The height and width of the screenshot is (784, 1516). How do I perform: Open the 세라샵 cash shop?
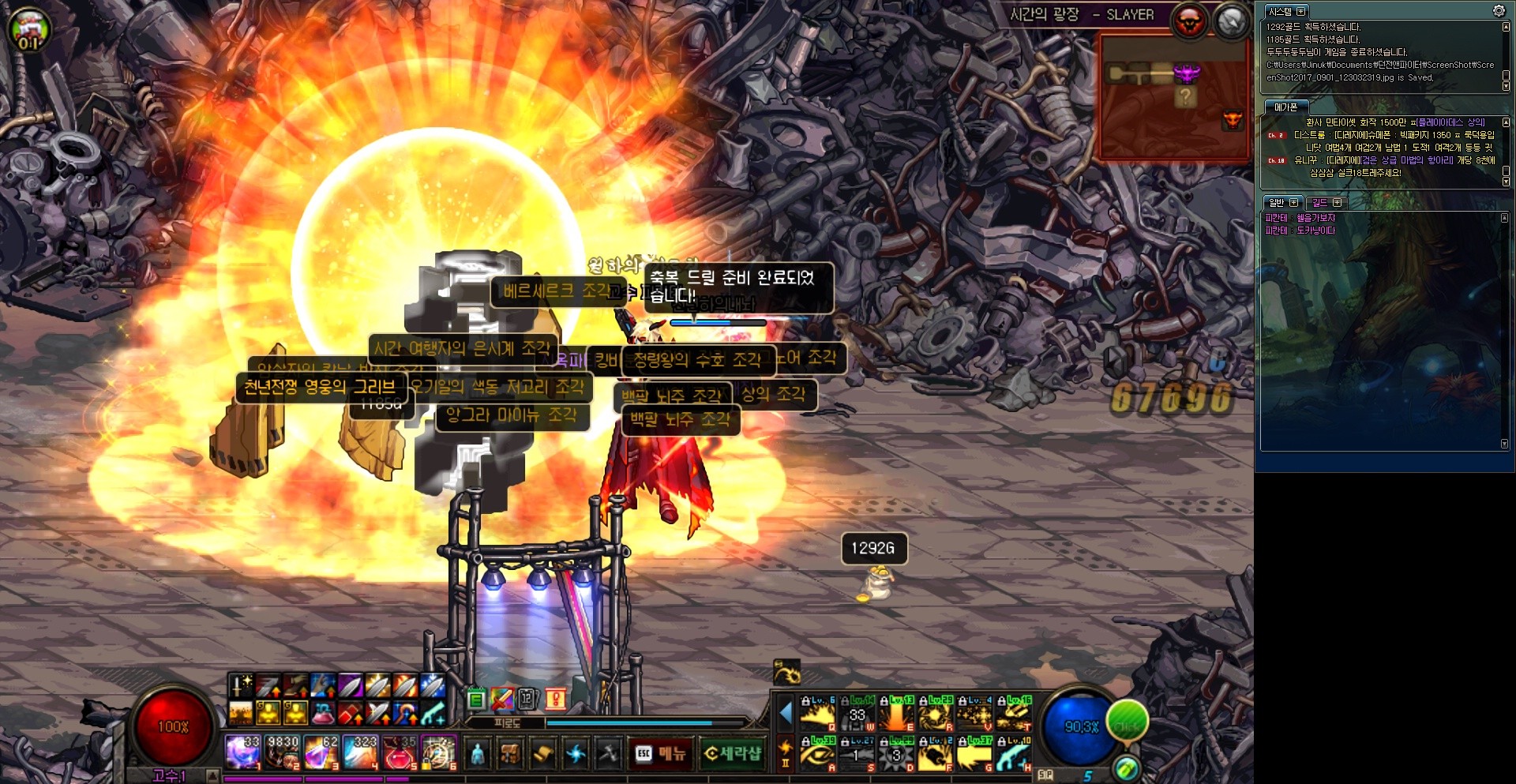tap(732, 754)
